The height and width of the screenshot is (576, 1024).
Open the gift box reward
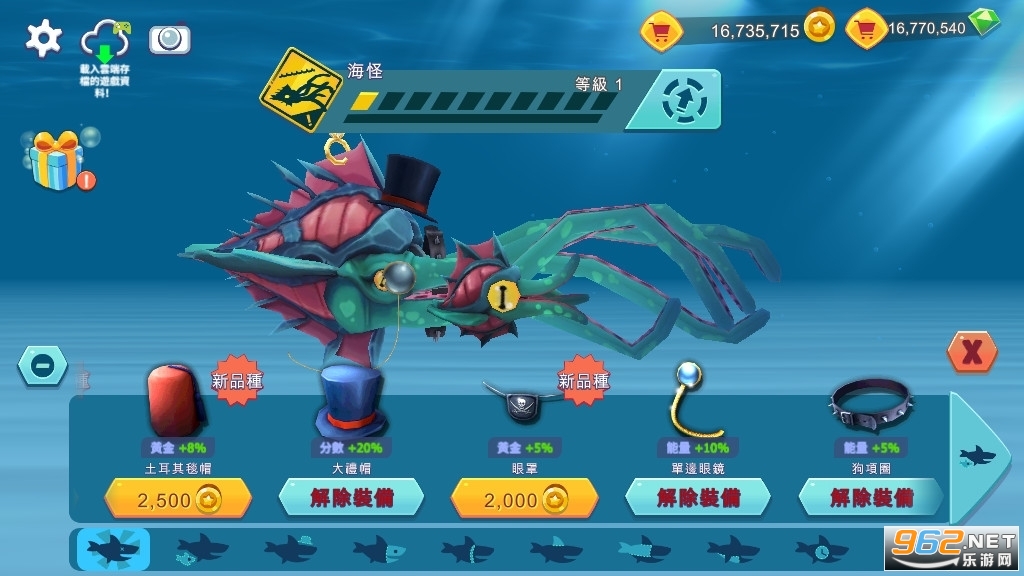57,162
